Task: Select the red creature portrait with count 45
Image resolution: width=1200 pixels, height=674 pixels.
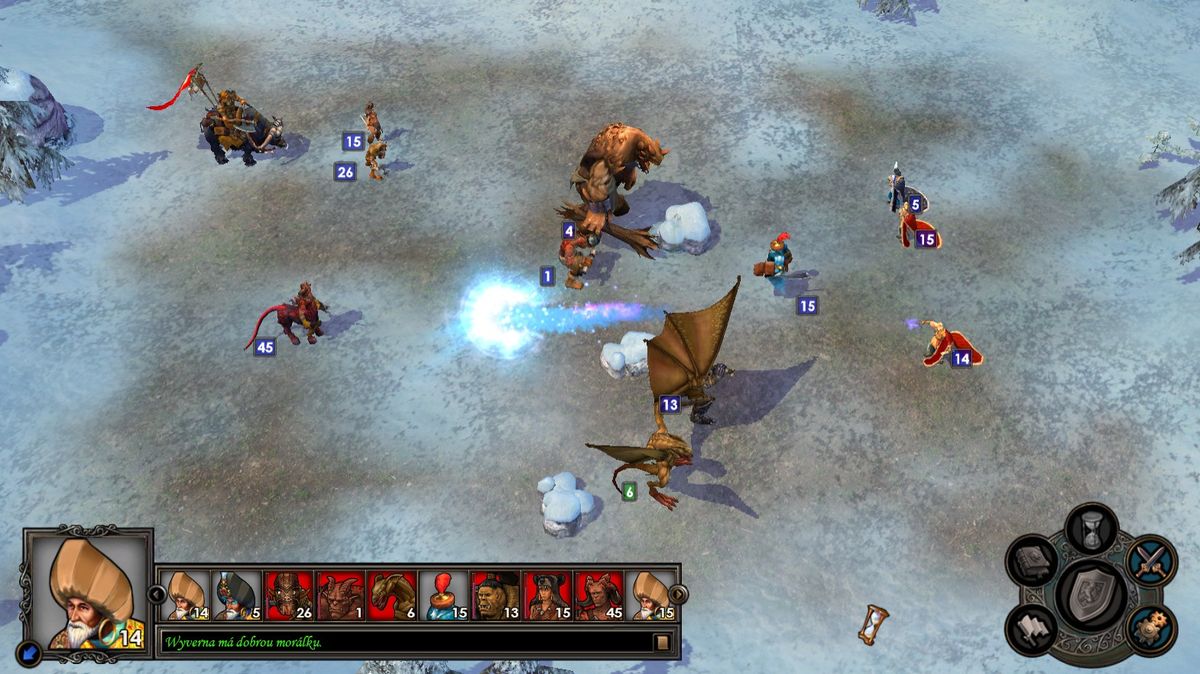Action: tap(600, 595)
